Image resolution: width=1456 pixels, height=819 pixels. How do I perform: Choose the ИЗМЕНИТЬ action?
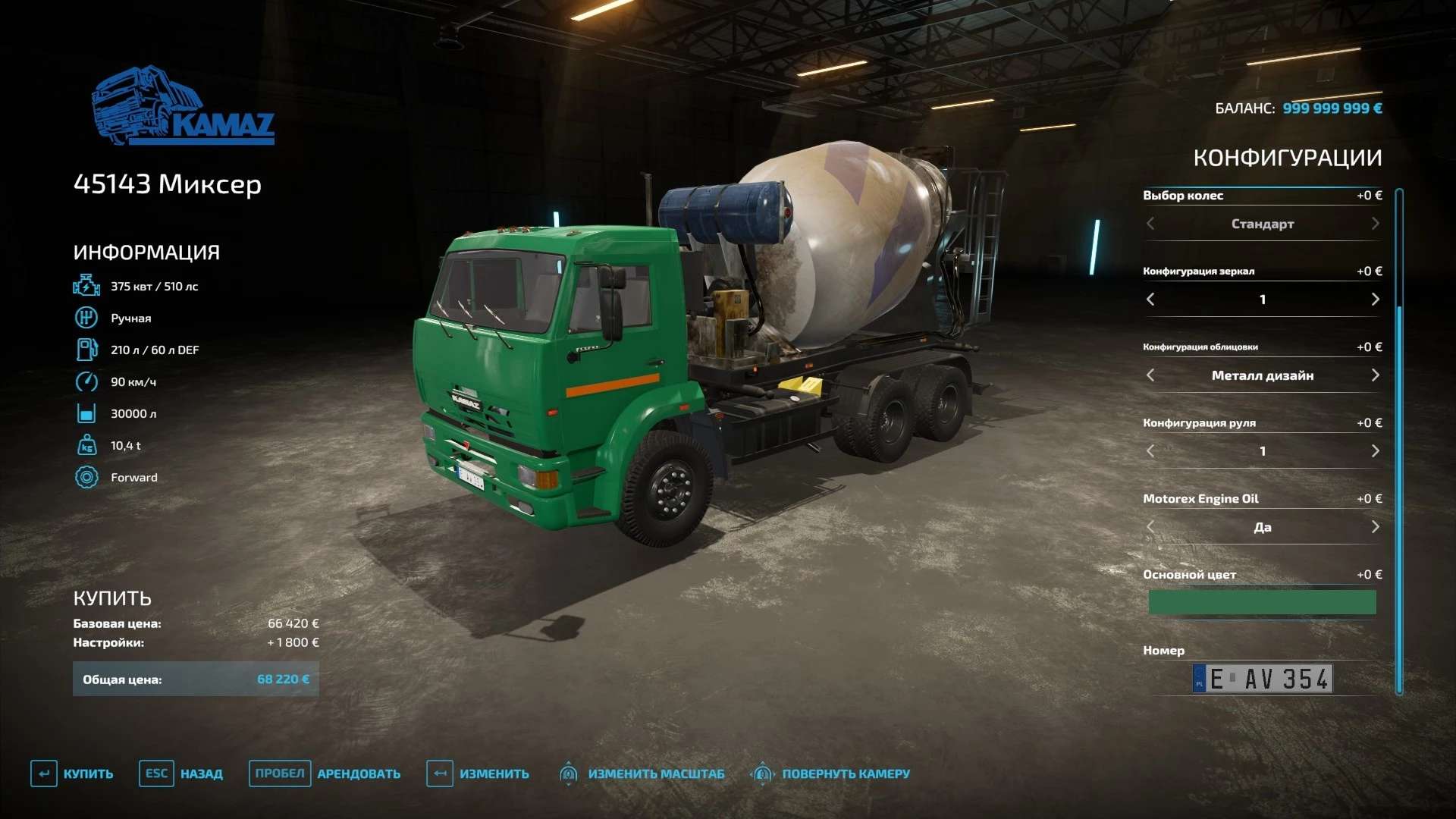[x=479, y=773]
